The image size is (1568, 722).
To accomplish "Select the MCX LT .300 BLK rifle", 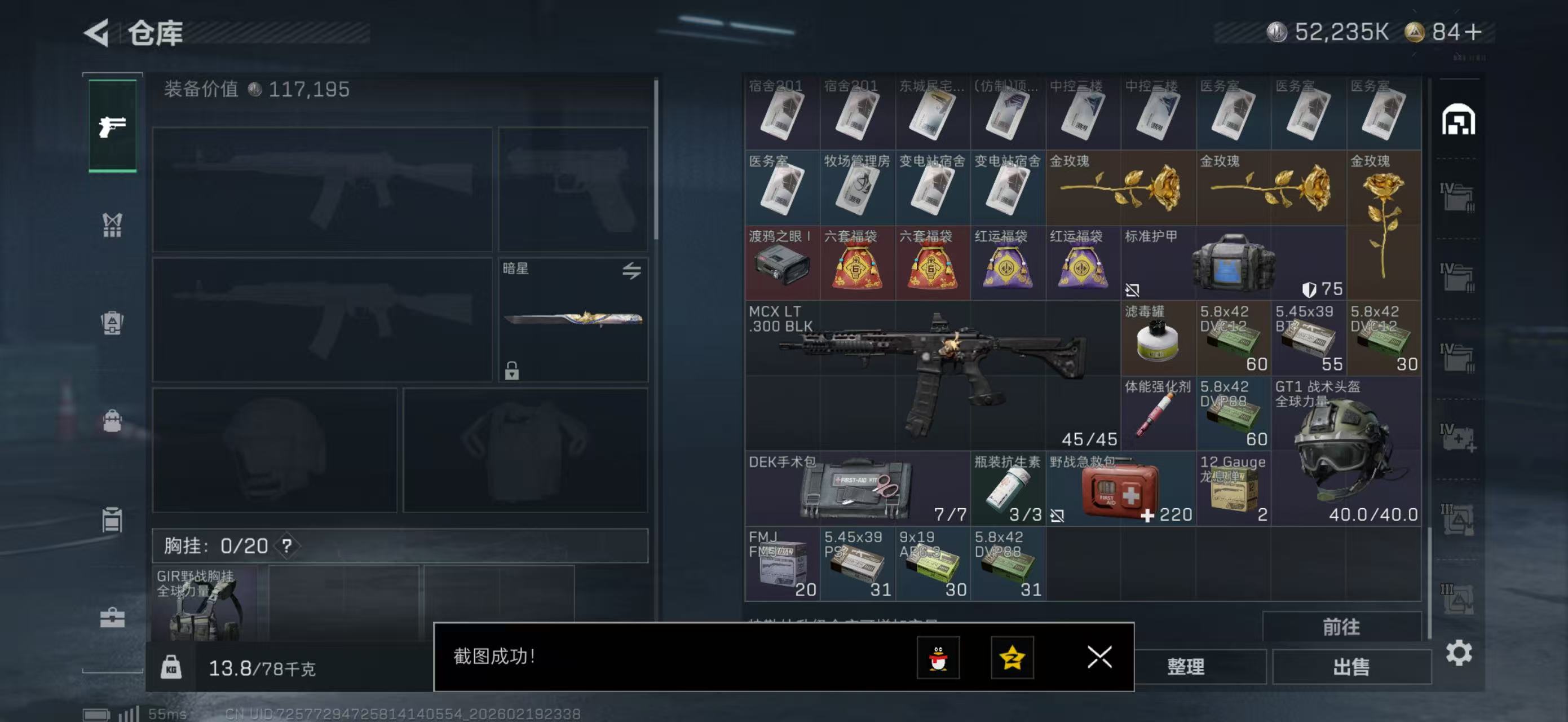I will (931, 376).
